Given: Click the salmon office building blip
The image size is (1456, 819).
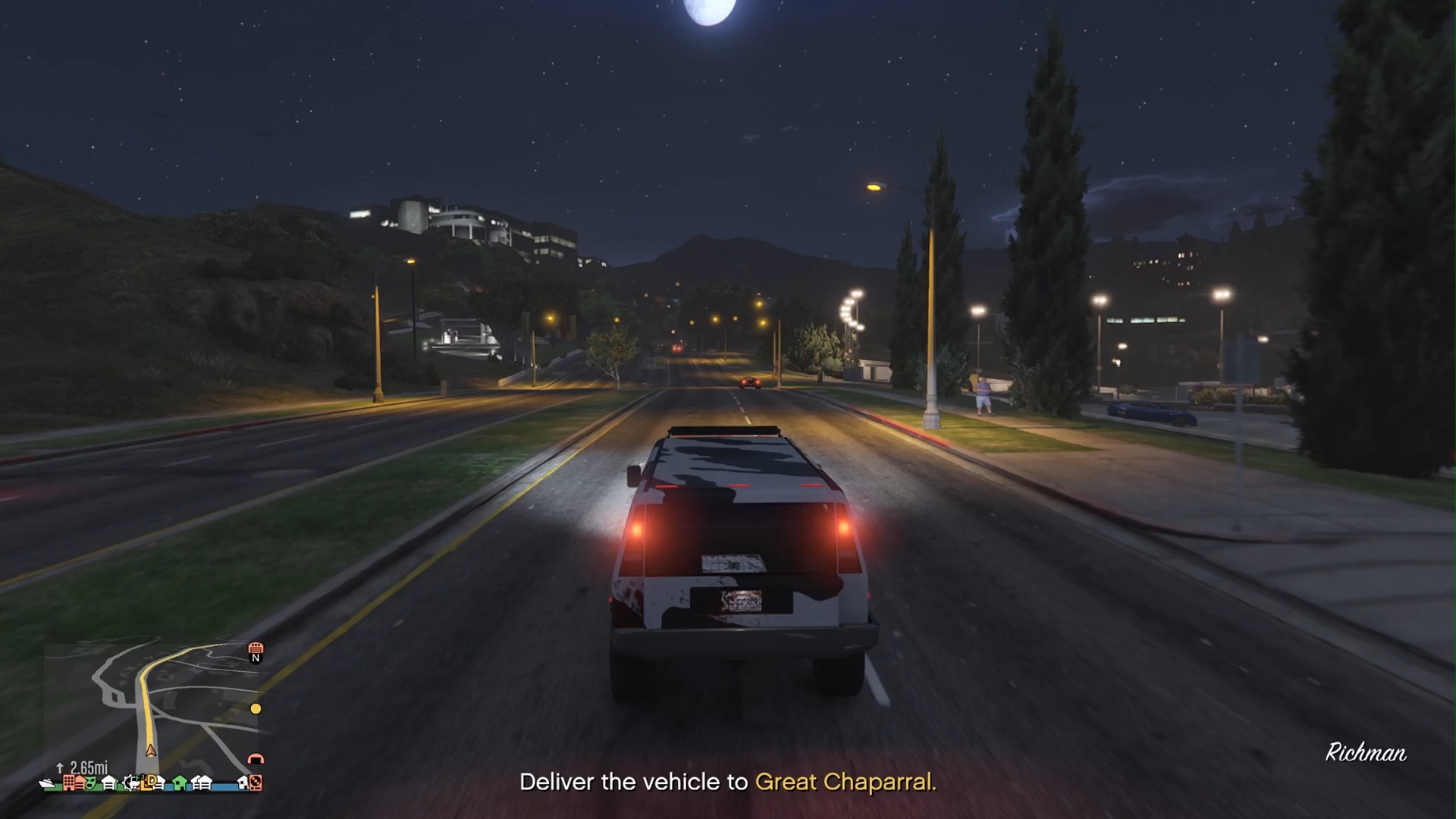Looking at the screenshot, I should coord(69,782).
